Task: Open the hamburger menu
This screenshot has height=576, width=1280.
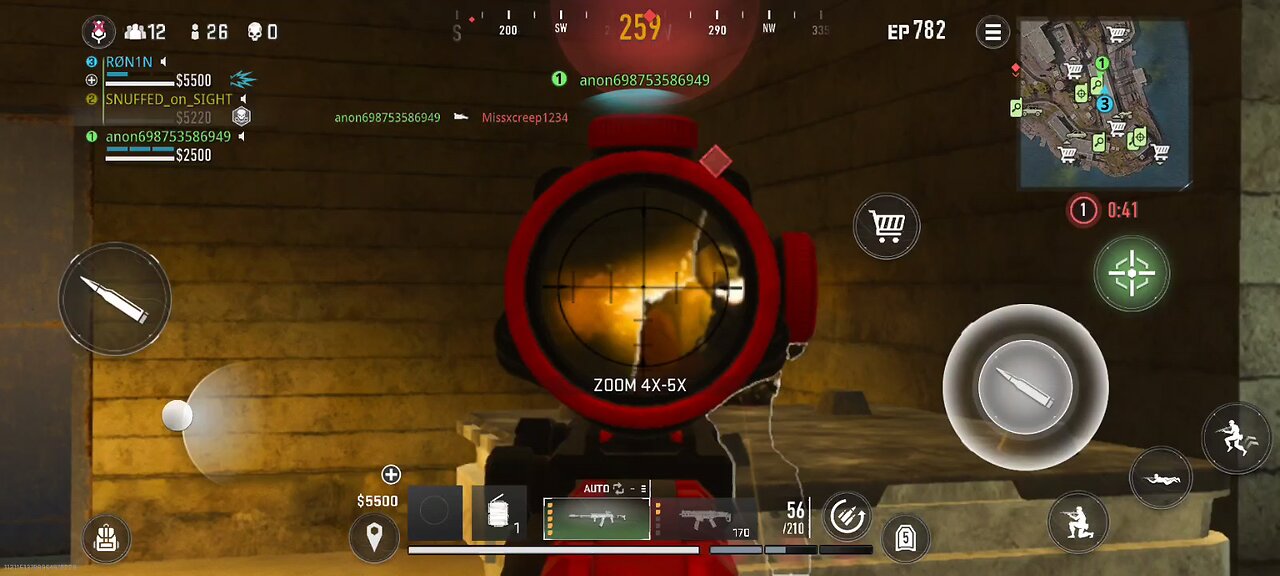Action: 993,32
